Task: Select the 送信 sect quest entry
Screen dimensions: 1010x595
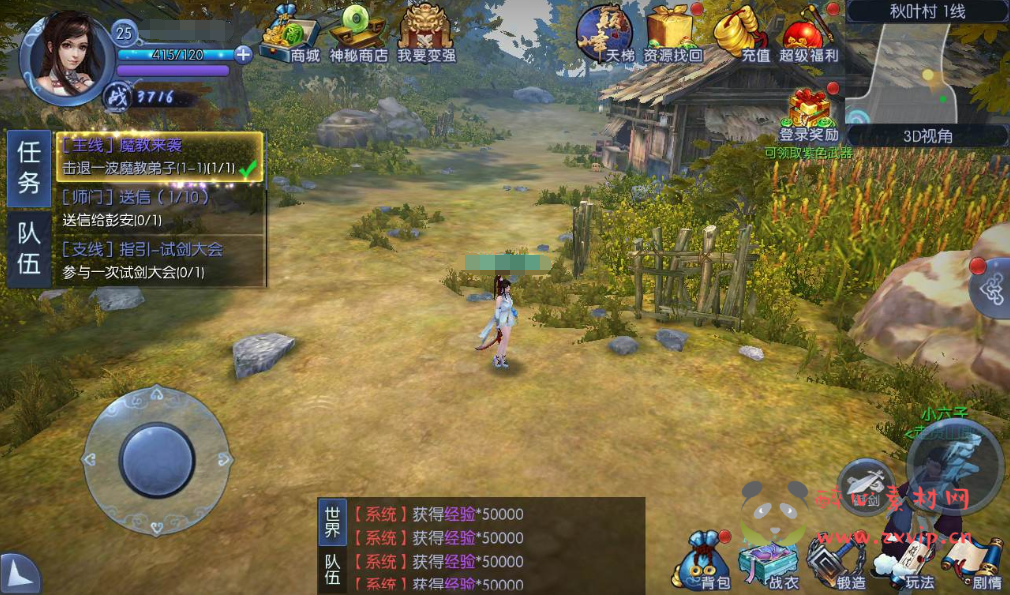Action: (x=160, y=208)
